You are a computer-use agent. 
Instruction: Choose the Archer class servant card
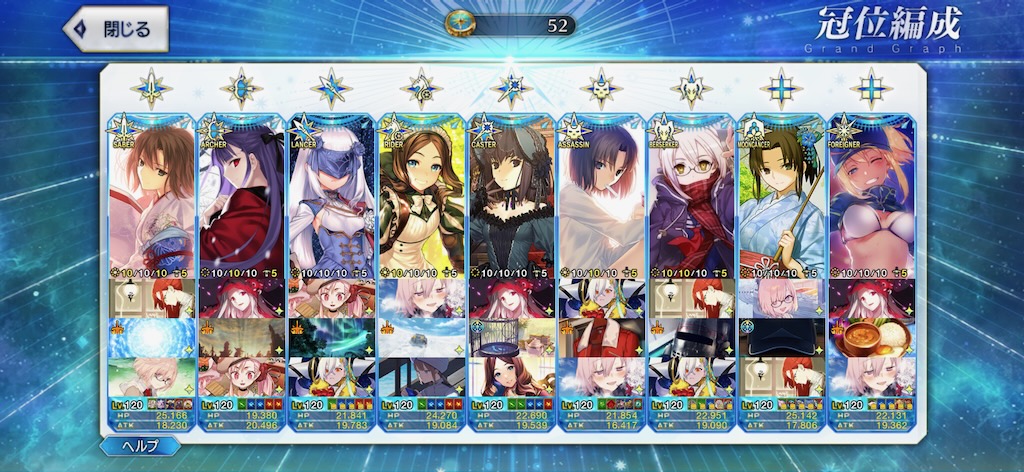coord(242,200)
